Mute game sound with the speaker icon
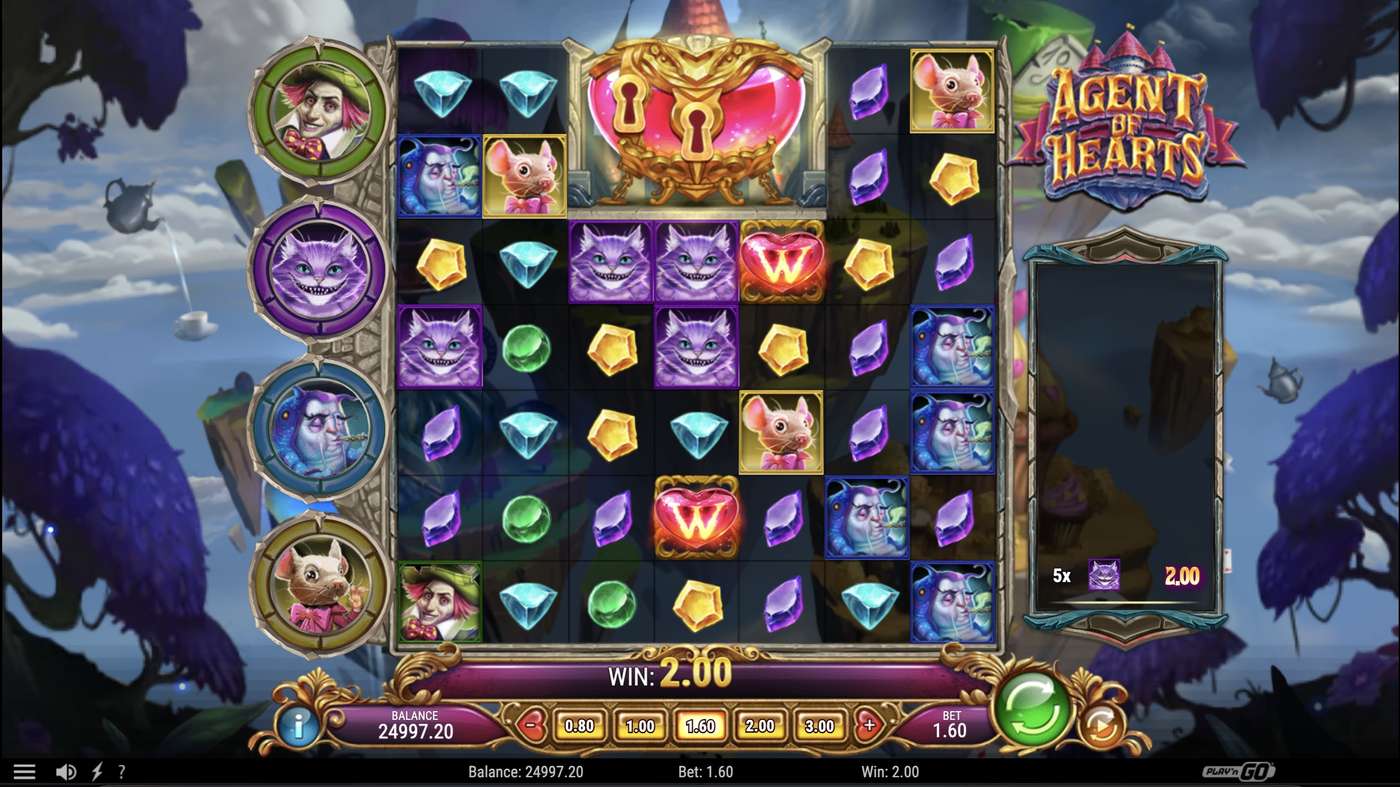Viewport: 1400px width, 787px height. click(66, 771)
